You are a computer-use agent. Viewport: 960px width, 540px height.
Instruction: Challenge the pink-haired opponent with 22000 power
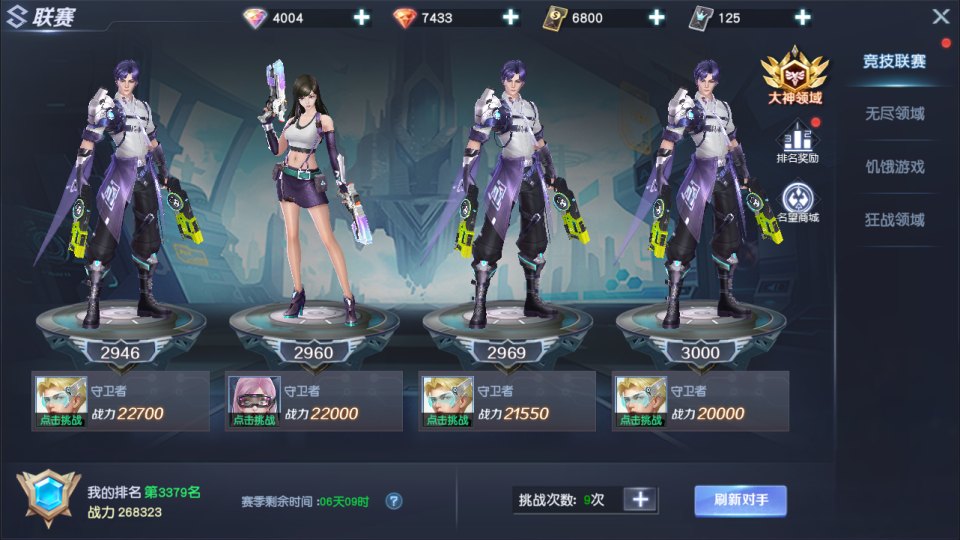pos(252,402)
